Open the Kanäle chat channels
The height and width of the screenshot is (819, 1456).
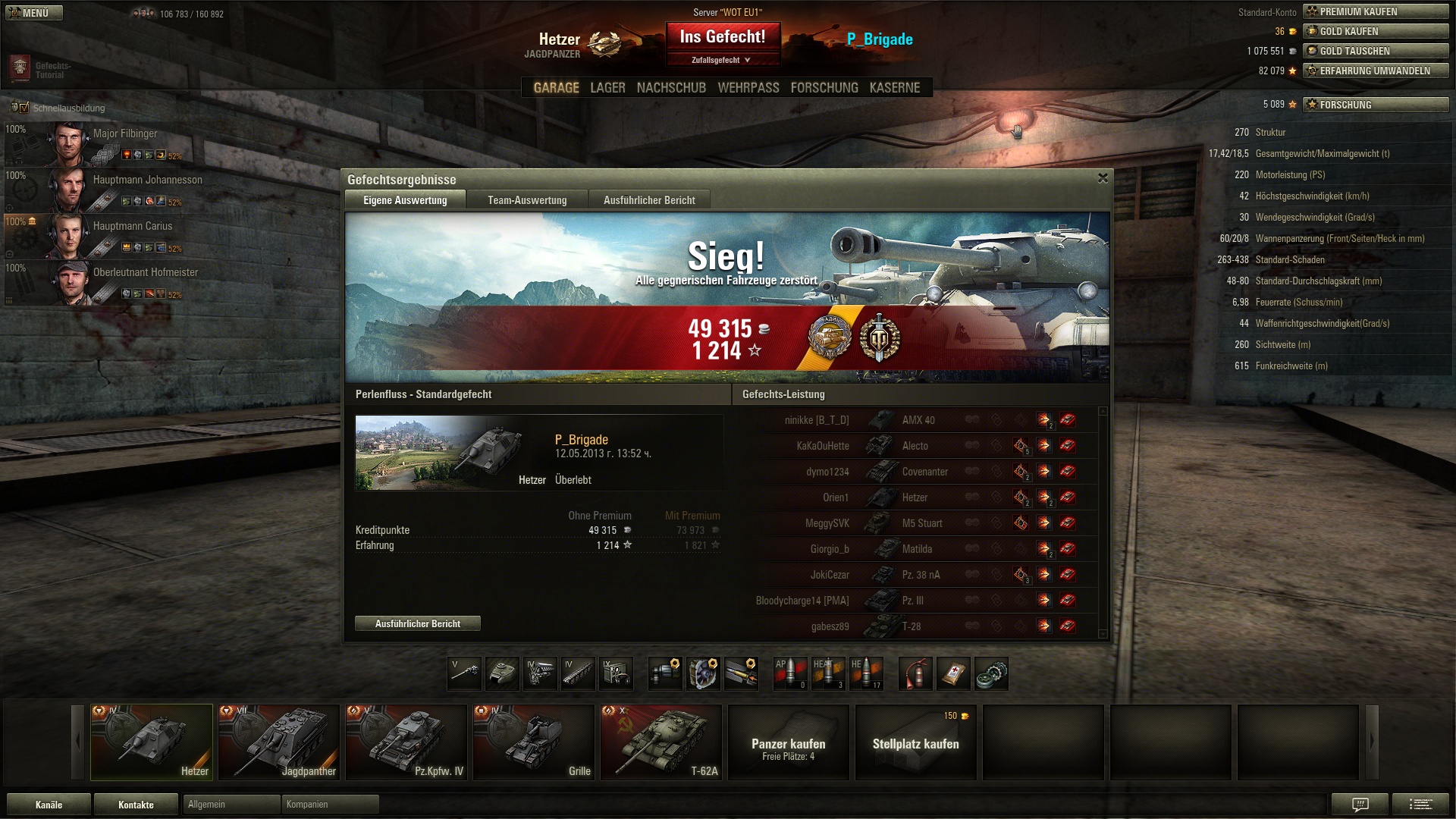(49, 805)
